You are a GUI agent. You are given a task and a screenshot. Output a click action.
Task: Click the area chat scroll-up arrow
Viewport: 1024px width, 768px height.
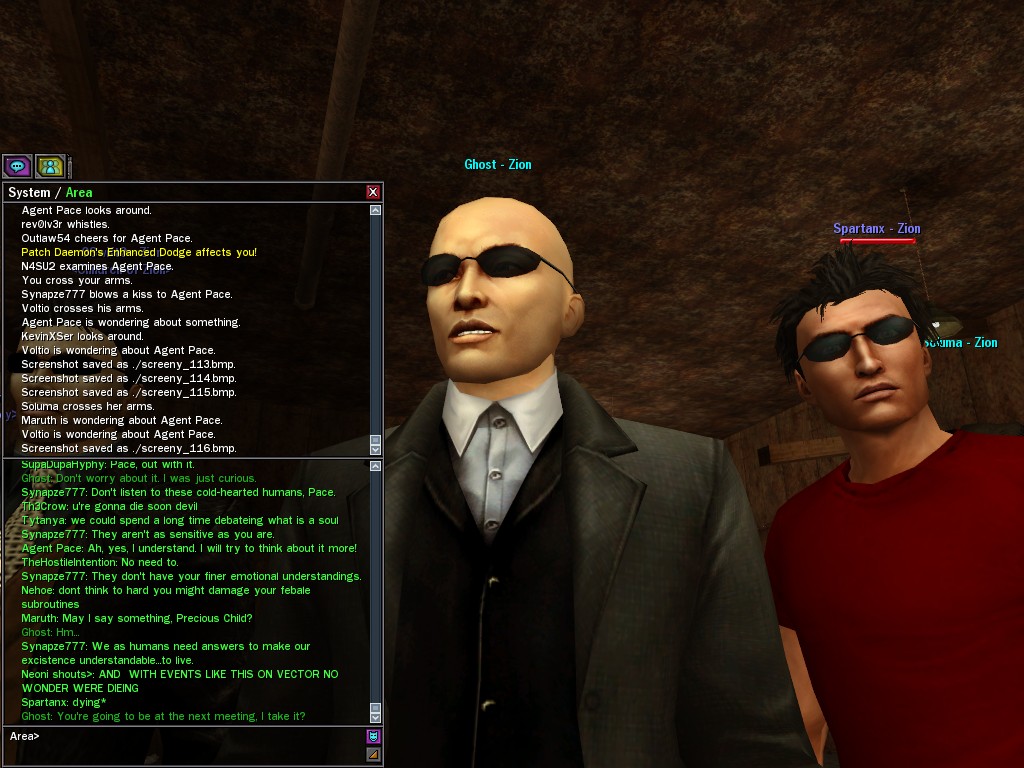coord(375,466)
